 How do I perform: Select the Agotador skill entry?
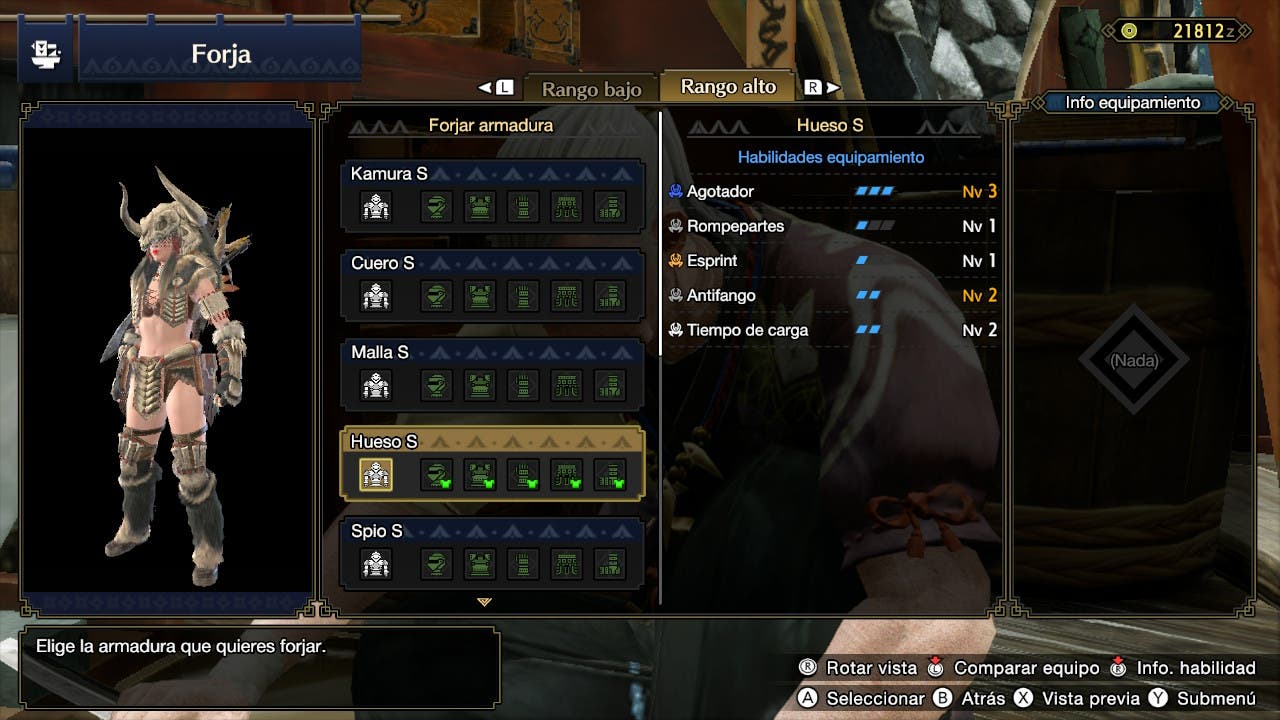[832, 191]
